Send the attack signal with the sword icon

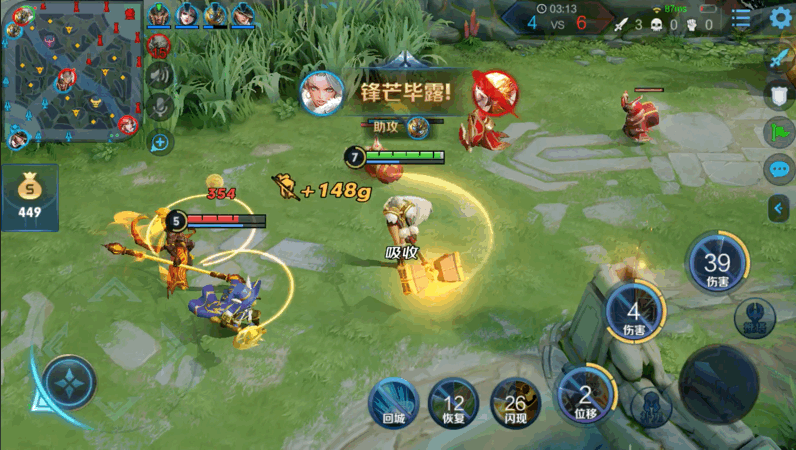coord(780,58)
